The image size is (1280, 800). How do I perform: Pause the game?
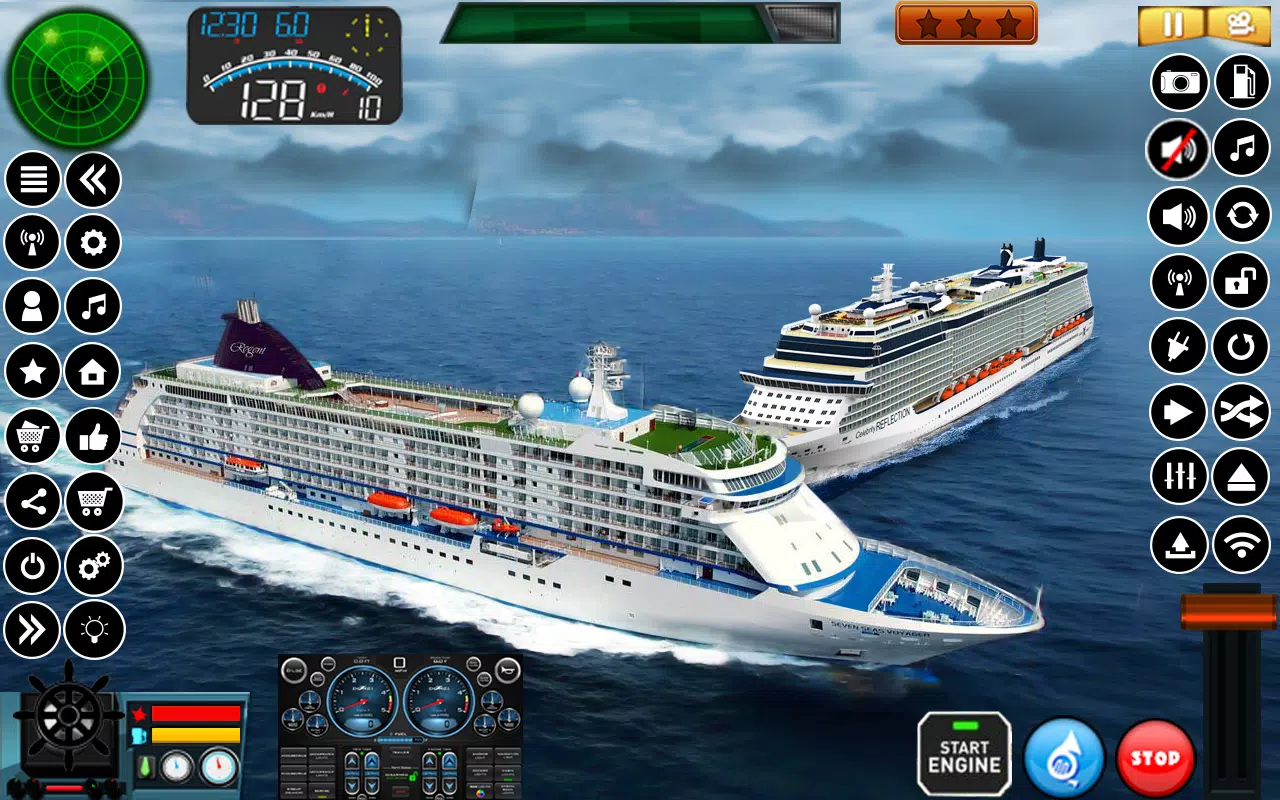point(1172,22)
